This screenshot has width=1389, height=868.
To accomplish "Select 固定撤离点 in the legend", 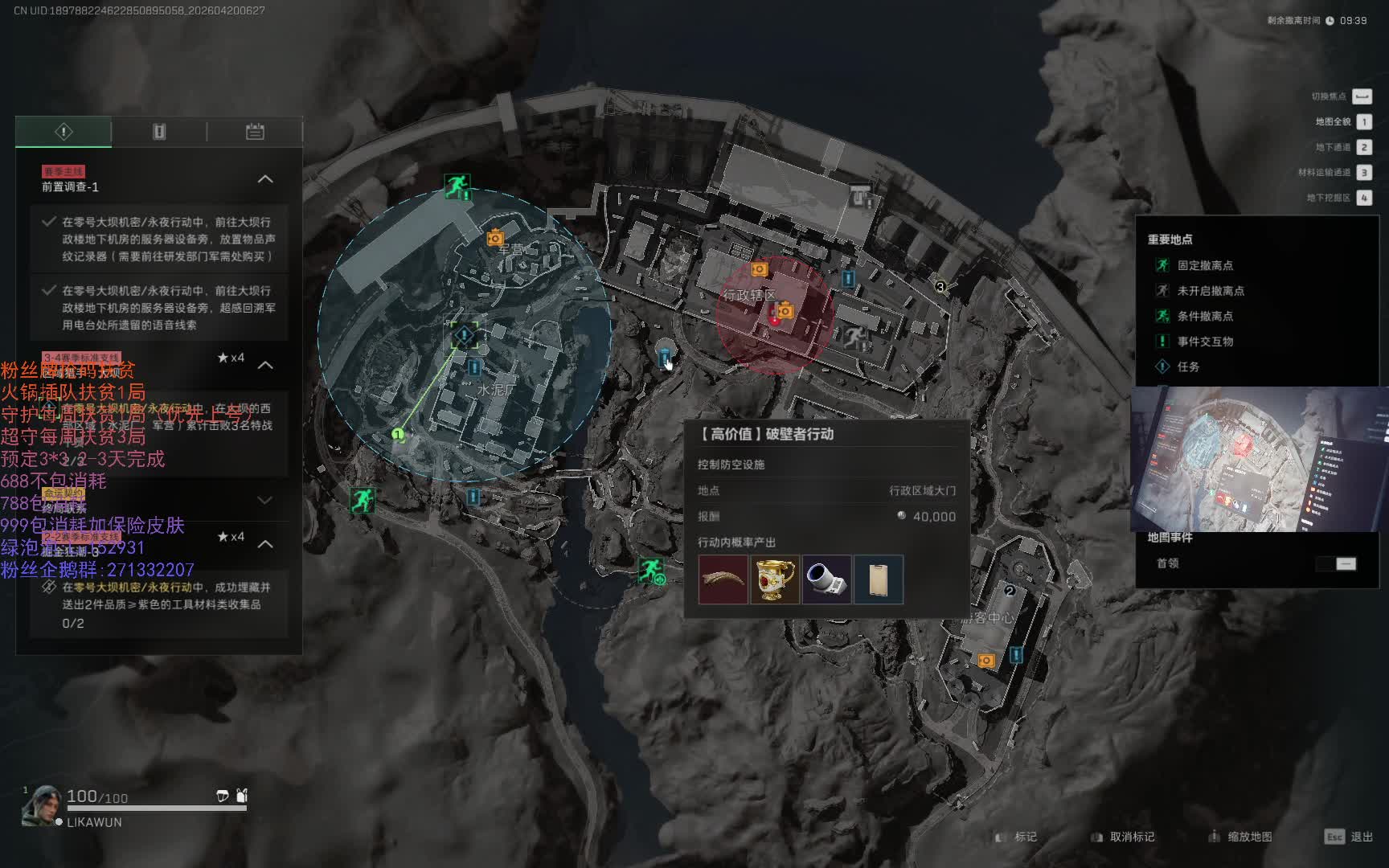I will coord(1204,265).
